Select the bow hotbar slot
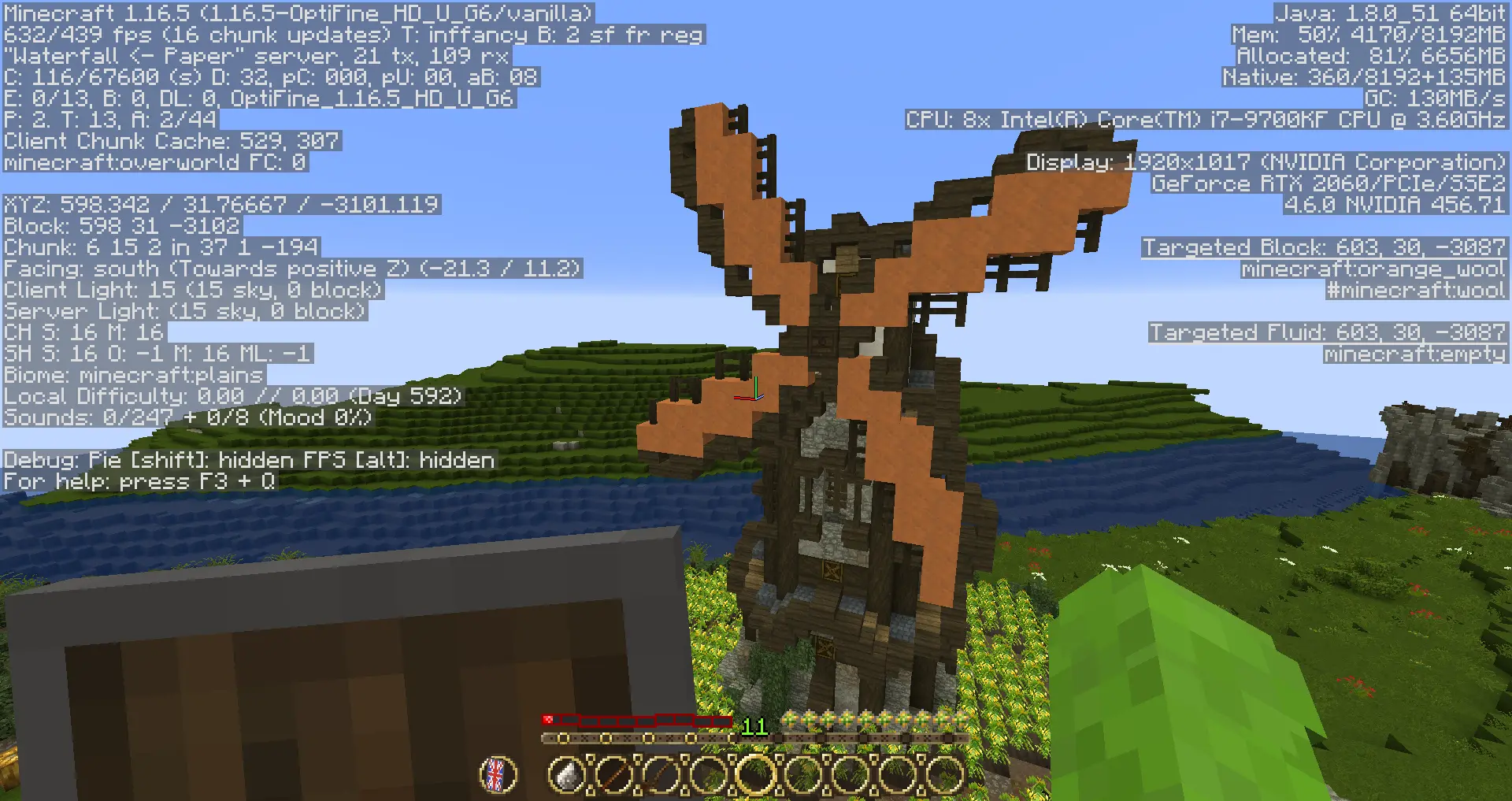Image resolution: width=1512 pixels, height=801 pixels. click(661, 775)
